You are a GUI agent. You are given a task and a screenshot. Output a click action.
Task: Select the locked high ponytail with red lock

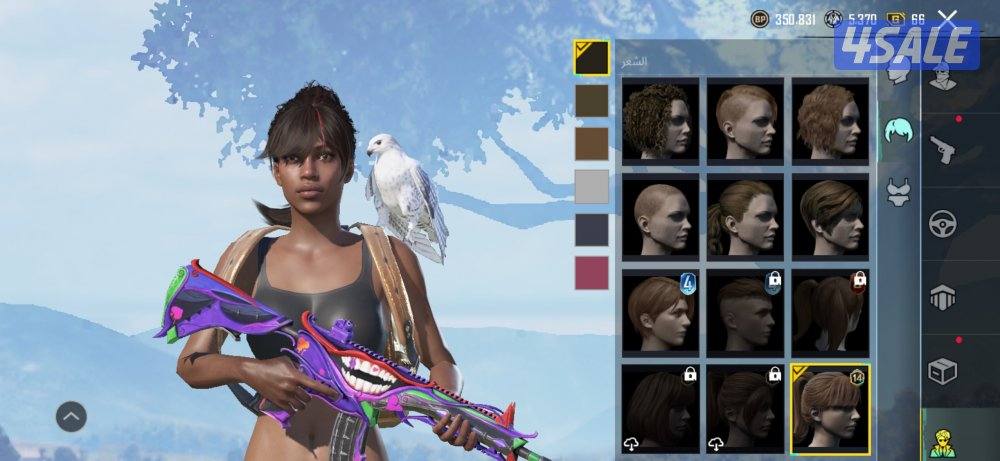coord(830,310)
